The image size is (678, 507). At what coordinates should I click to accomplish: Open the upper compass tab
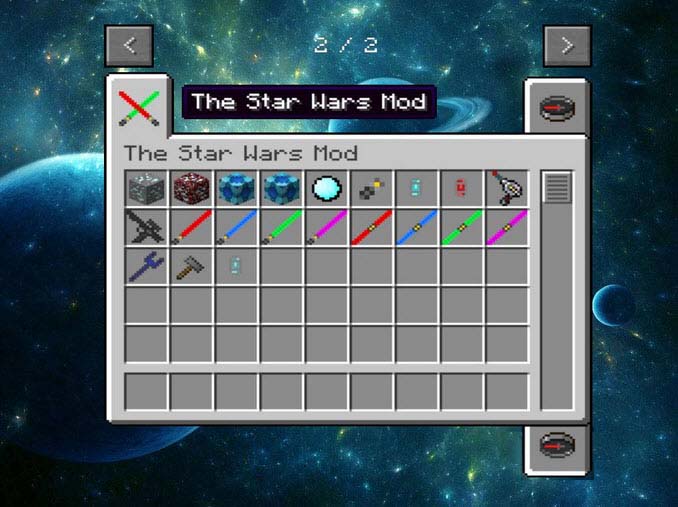[557, 108]
